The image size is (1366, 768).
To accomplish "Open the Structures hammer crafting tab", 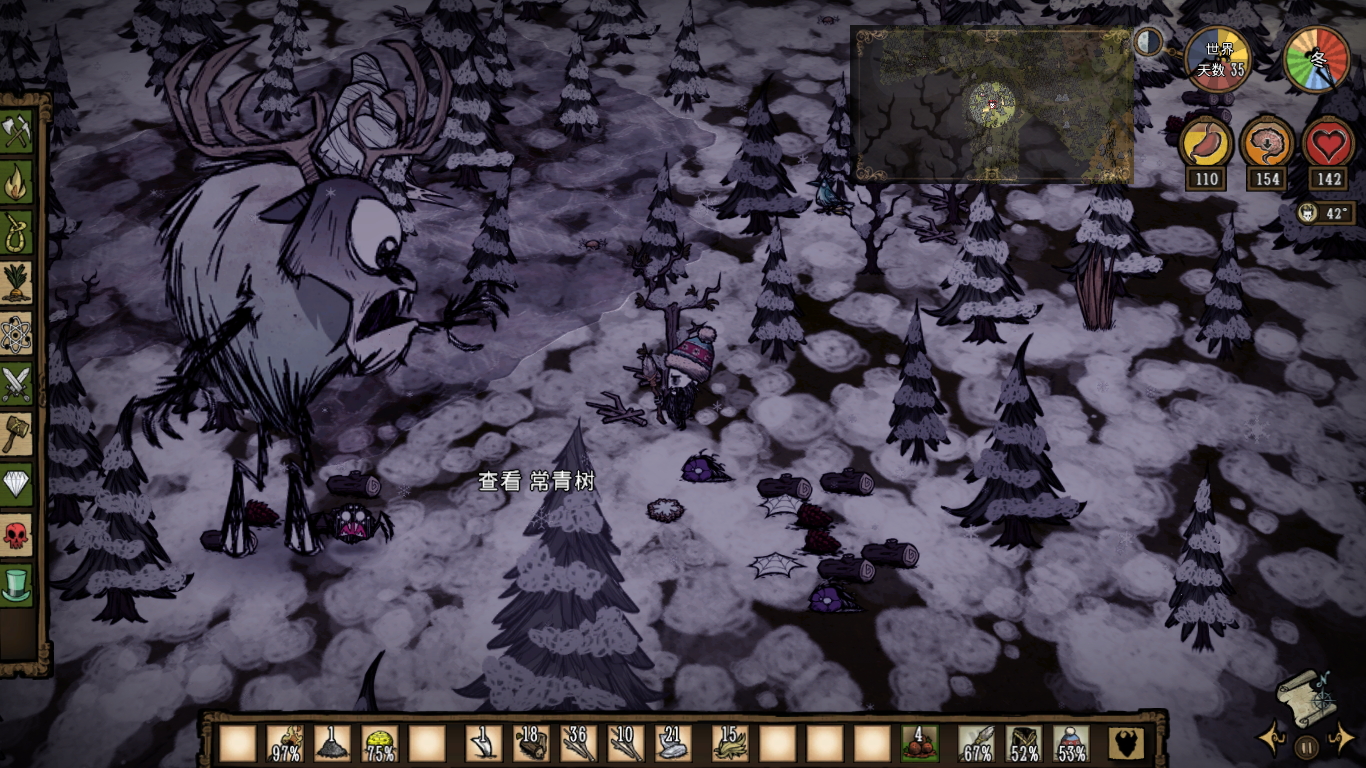I will (x=17, y=434).
